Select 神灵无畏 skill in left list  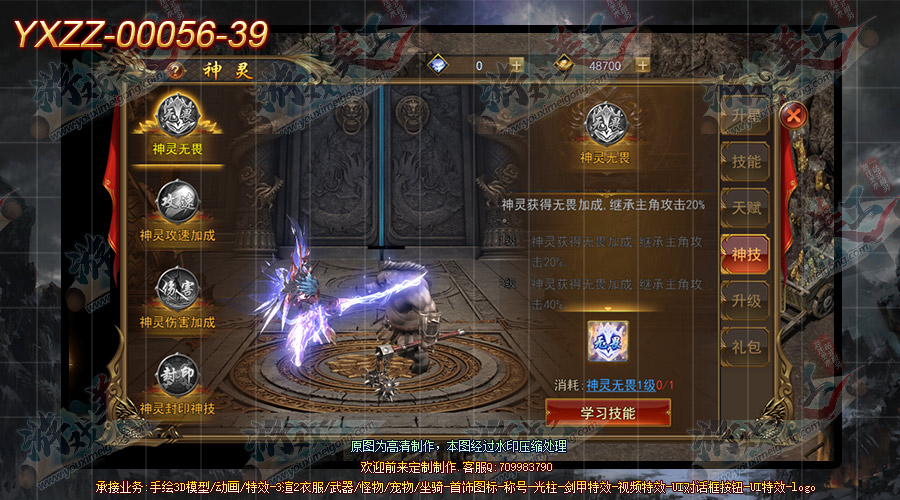177,123
